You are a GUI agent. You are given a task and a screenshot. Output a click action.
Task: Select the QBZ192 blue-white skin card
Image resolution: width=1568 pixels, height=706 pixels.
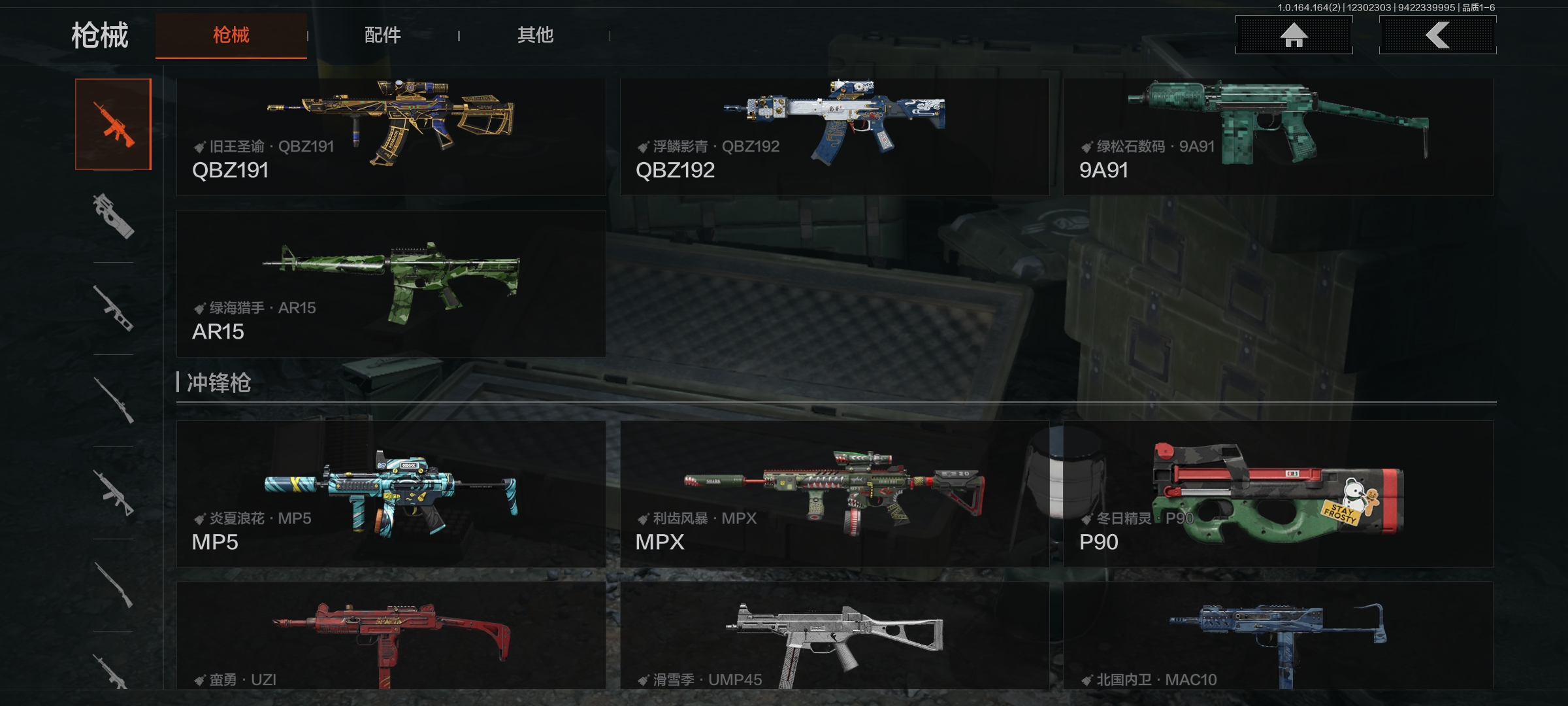pyautogui.click(x=834, y=137)
